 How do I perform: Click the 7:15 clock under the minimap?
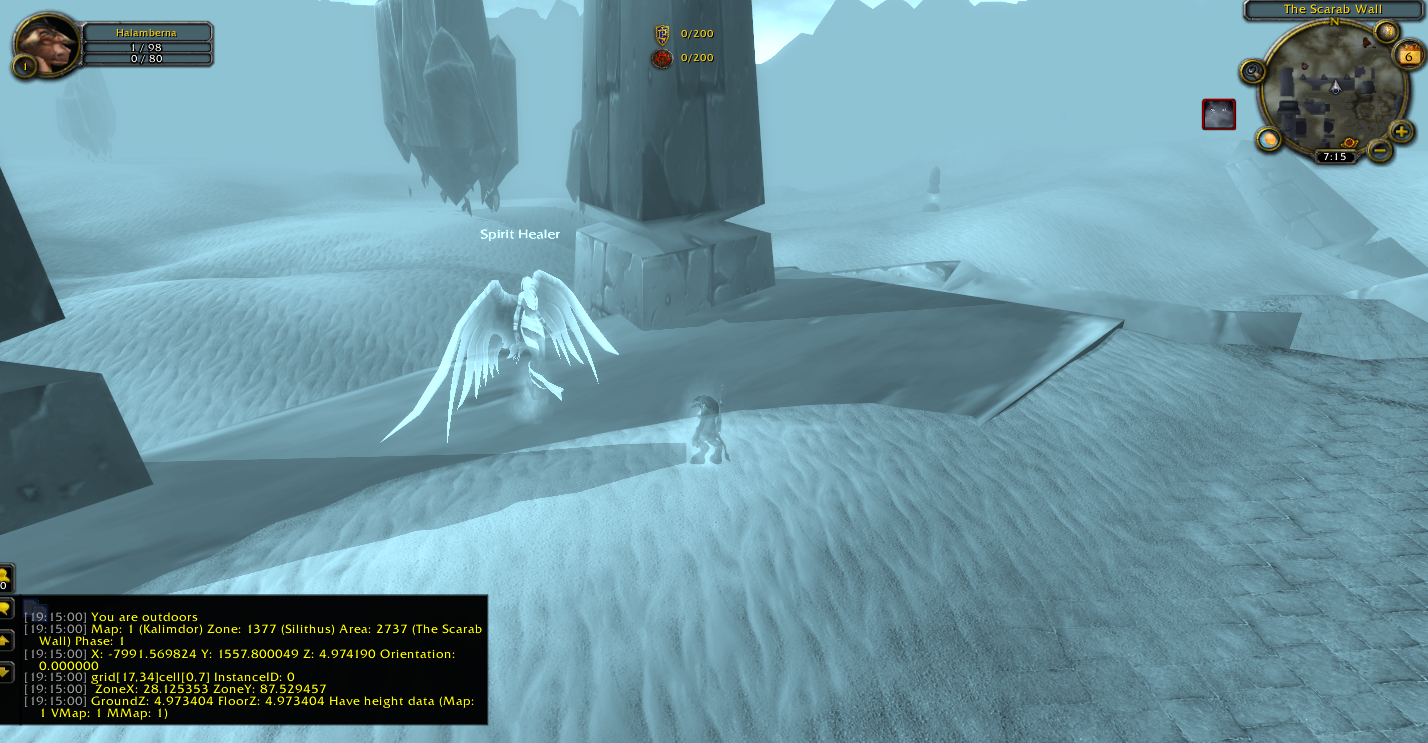pyautogui.click(x=1336, y=156)
